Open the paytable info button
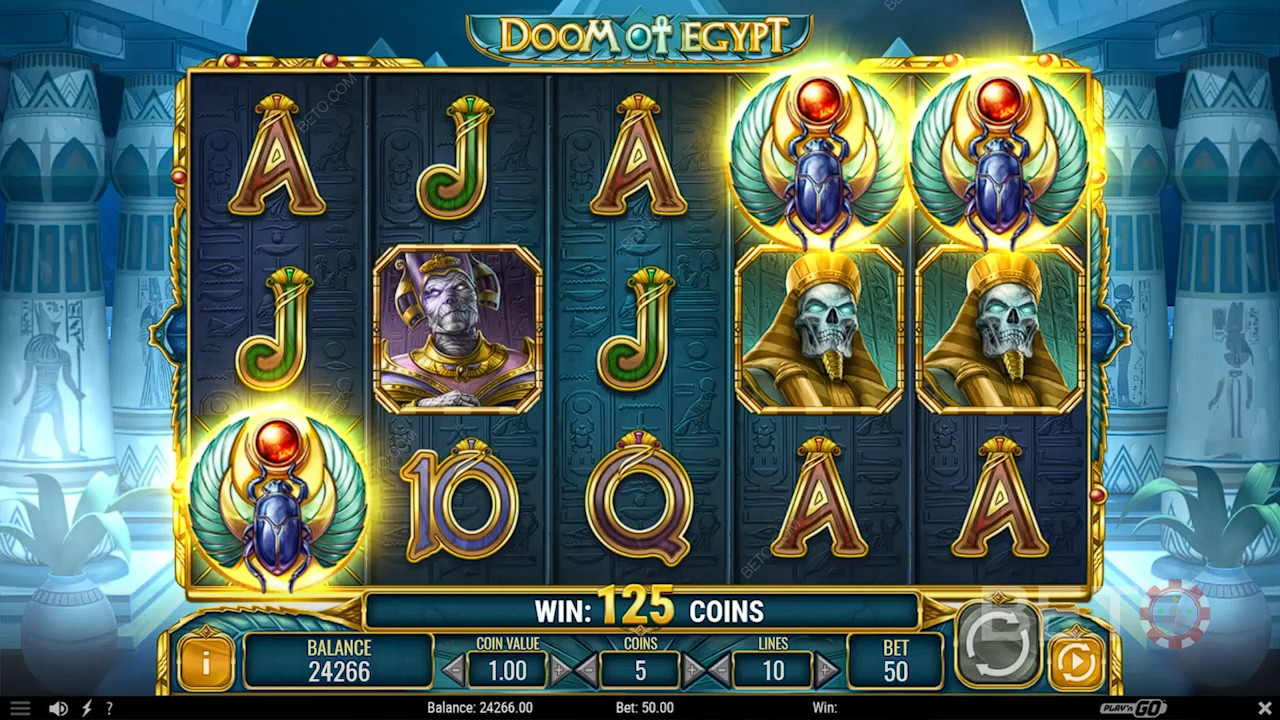 (x=205, y=661)
